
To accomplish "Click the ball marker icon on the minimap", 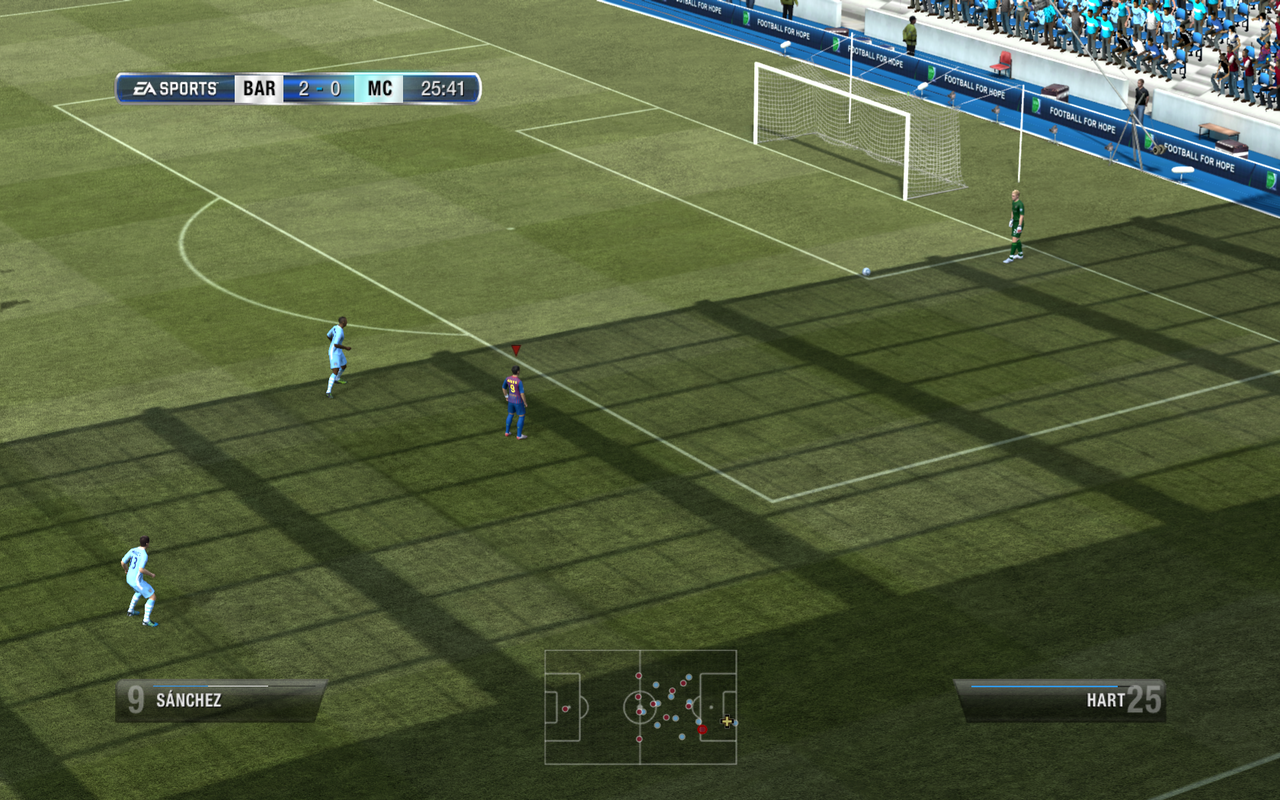I will point(711,707).
